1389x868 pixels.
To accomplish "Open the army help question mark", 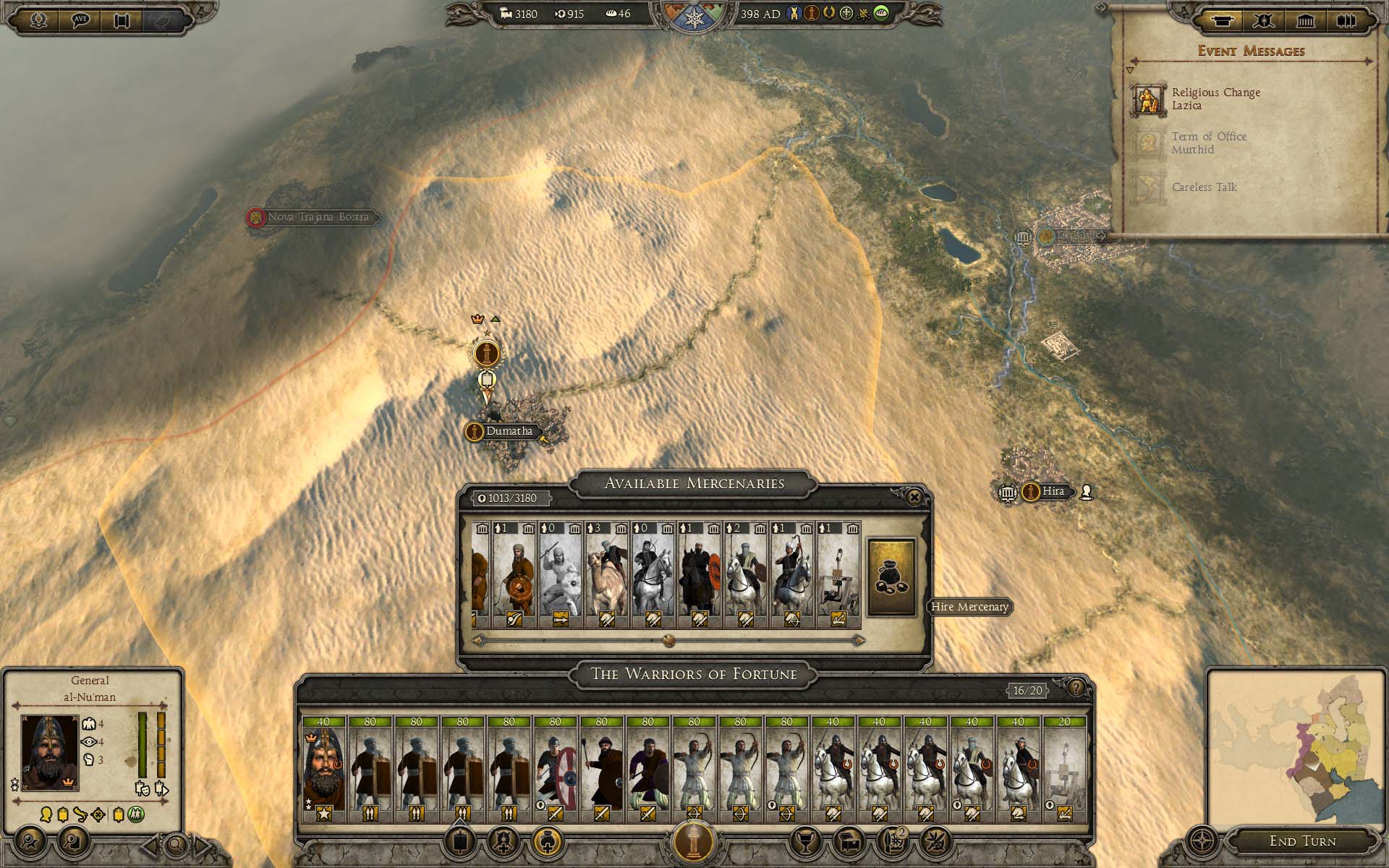I will point(1076,688).
